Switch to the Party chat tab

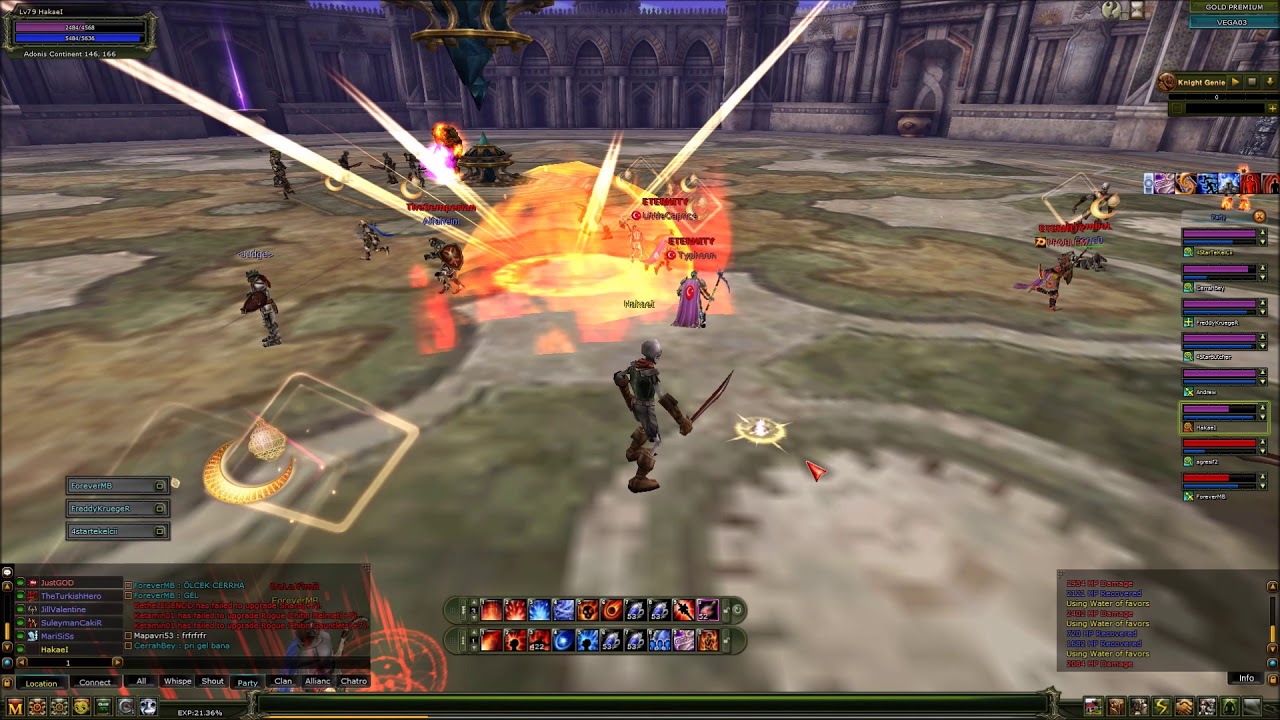tap(247, 682)
